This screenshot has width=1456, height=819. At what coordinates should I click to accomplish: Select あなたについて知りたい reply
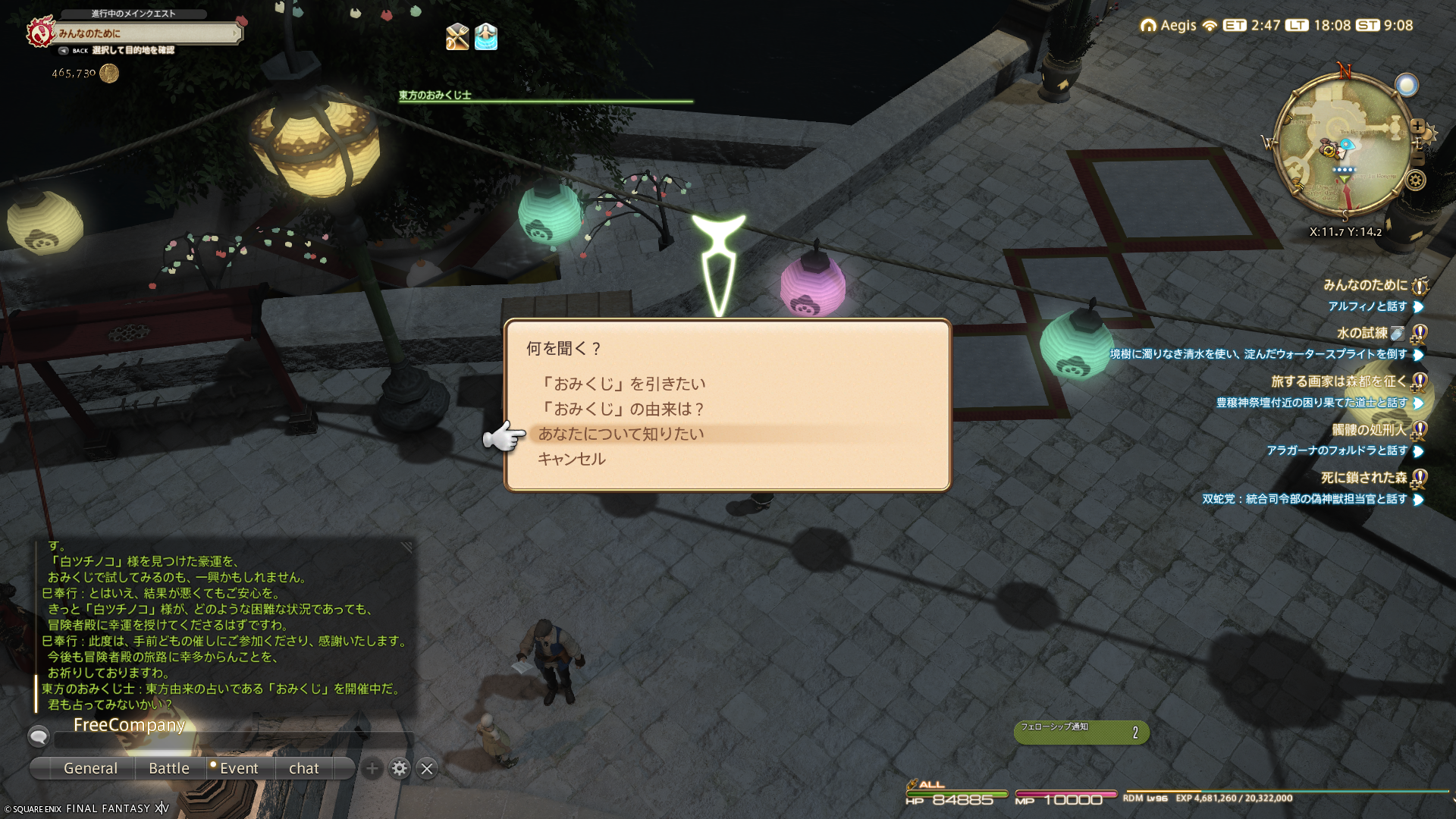(621, 434)
